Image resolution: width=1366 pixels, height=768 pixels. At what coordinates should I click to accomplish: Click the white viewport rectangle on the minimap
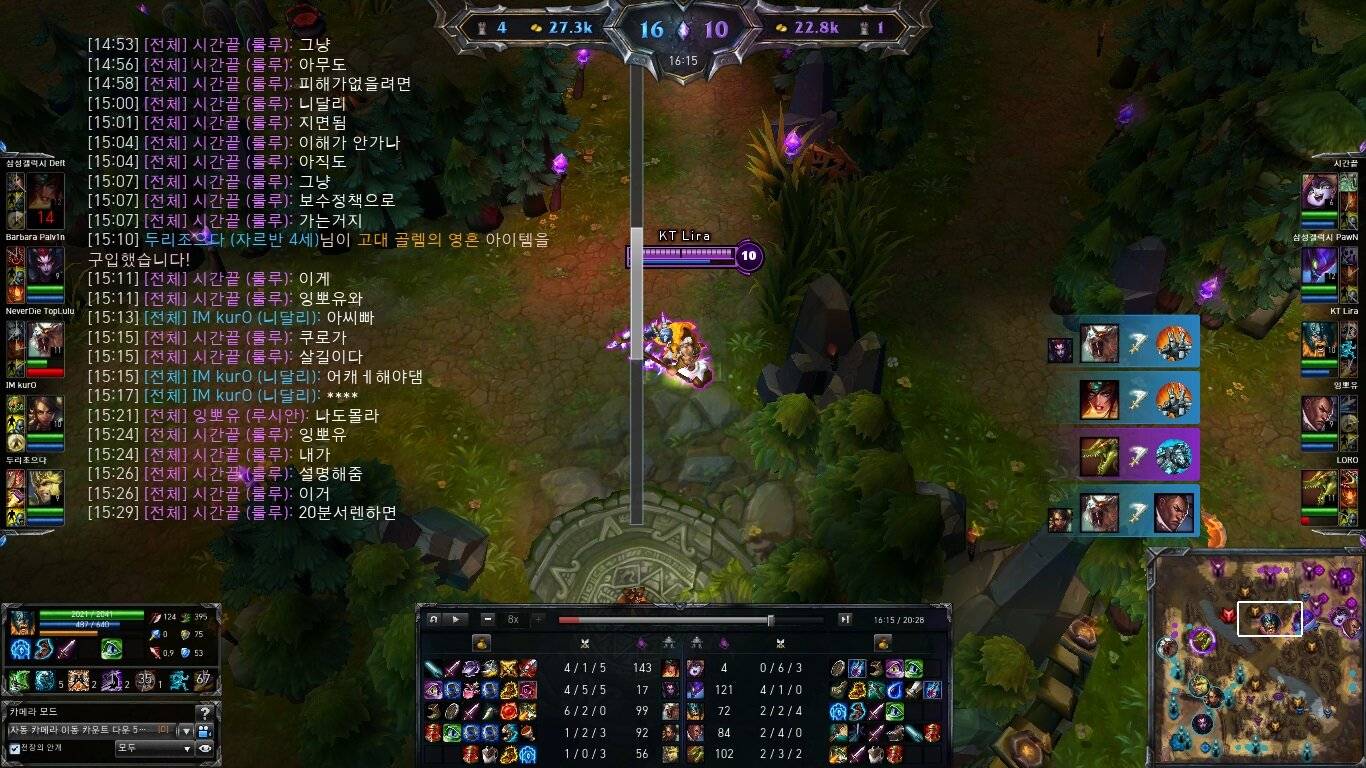[x=1270, y=619]
